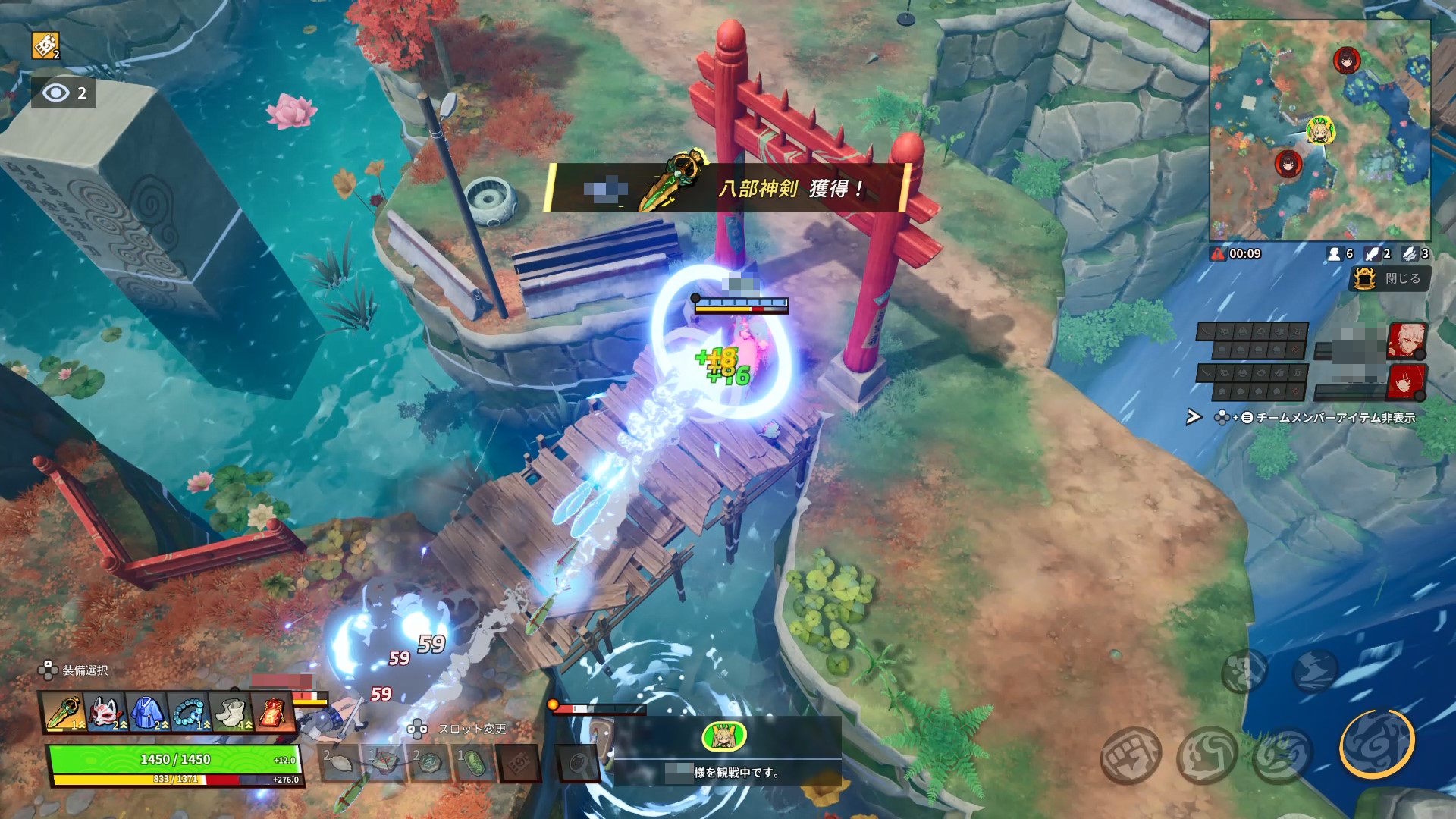The height and width of the screenshot is (819, 1456).
Task: Choose the blue kimono armor slot
Action: point(147,714)
